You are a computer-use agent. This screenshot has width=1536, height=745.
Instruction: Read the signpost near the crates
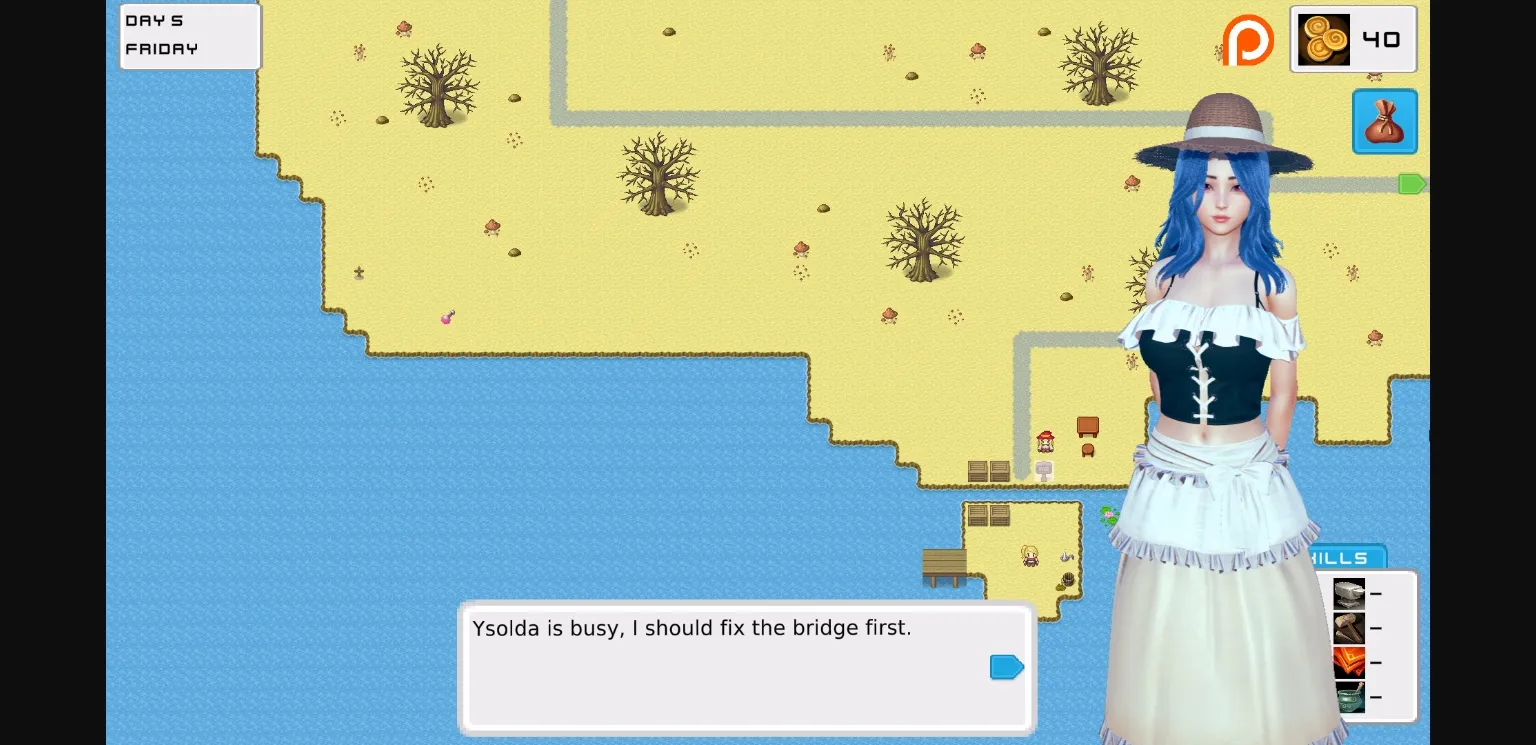click(1044, 471)
